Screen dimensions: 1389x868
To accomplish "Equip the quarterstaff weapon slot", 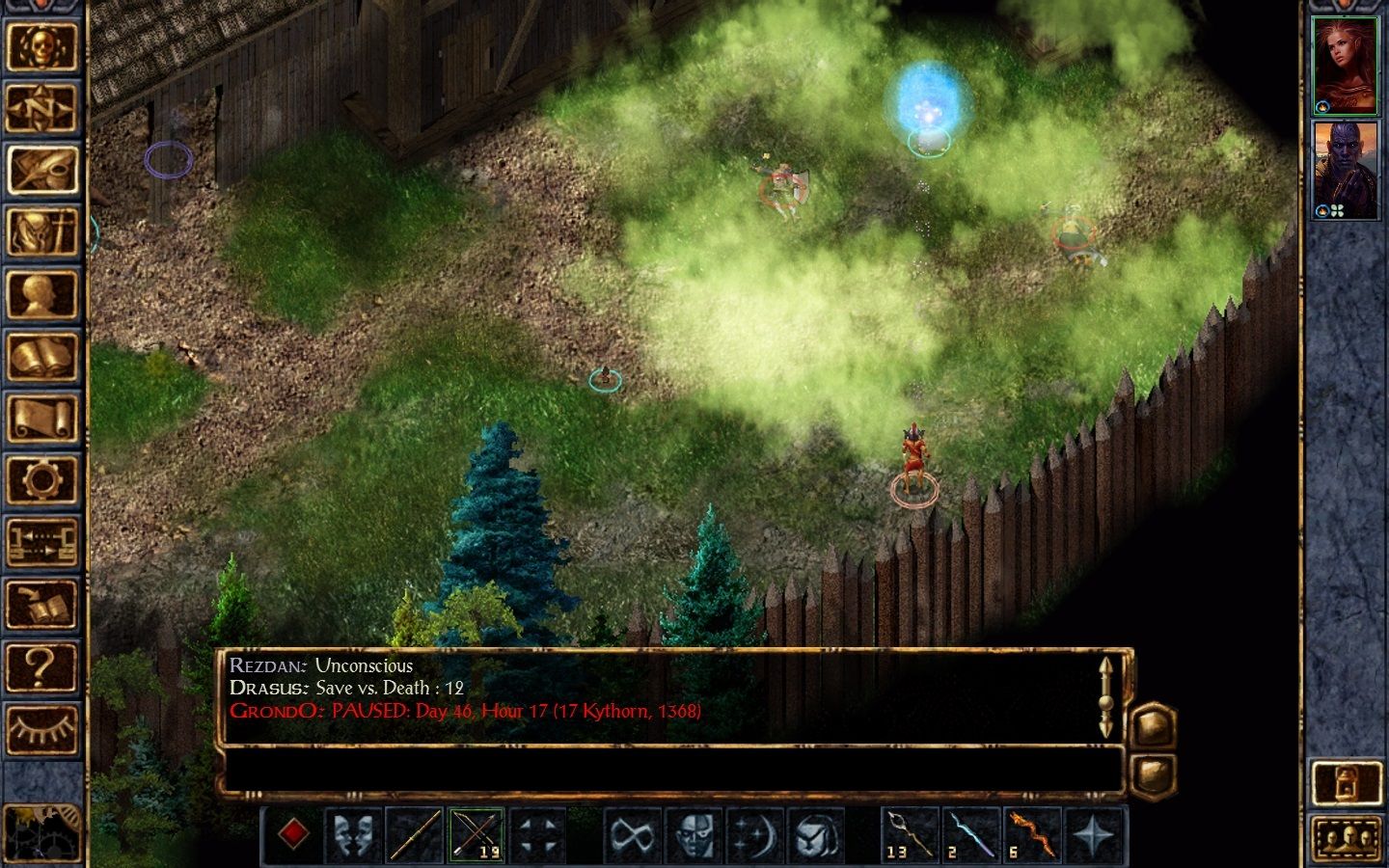I will click(415, 834).
